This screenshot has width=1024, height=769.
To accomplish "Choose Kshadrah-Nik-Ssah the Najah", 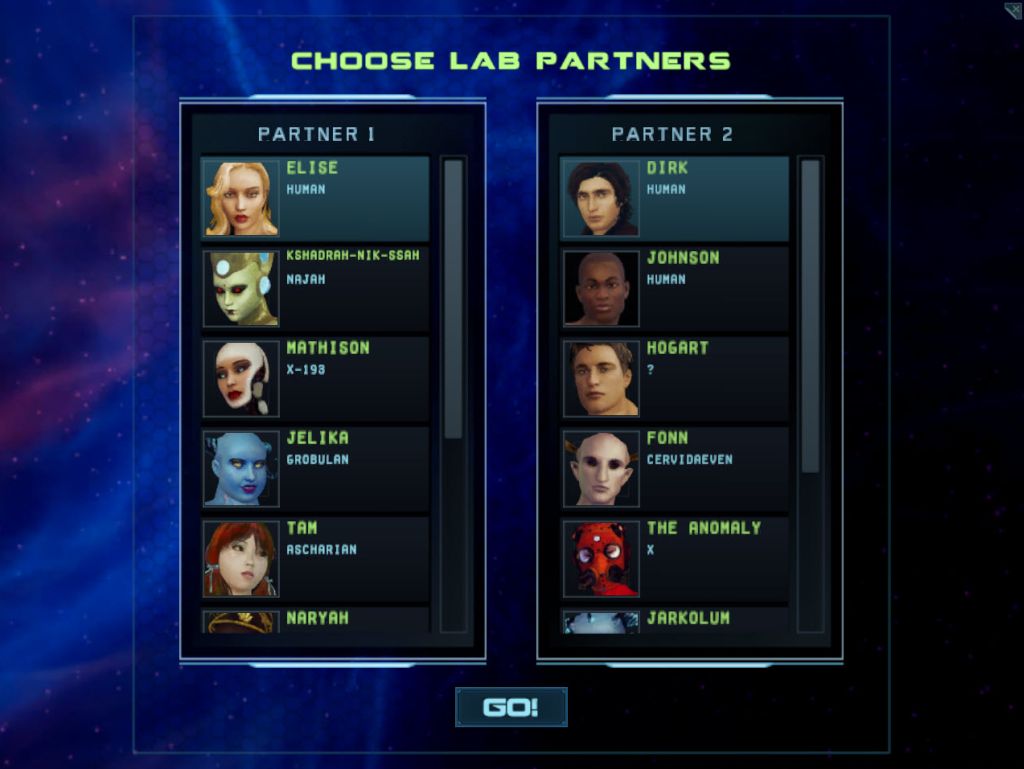I will [x=315, y=289].
